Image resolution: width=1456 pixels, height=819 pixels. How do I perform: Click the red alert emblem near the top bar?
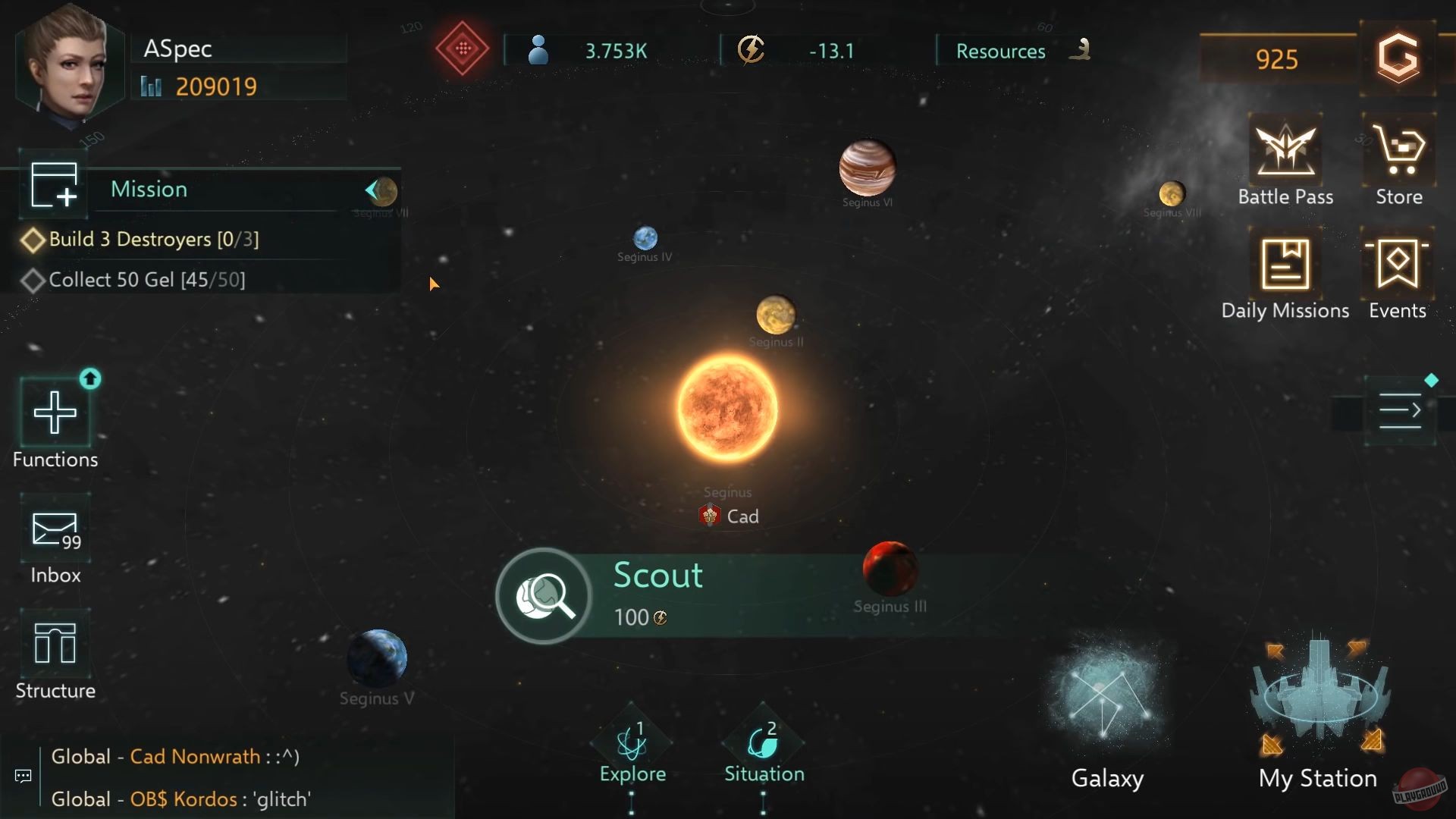tap(461, 49)
